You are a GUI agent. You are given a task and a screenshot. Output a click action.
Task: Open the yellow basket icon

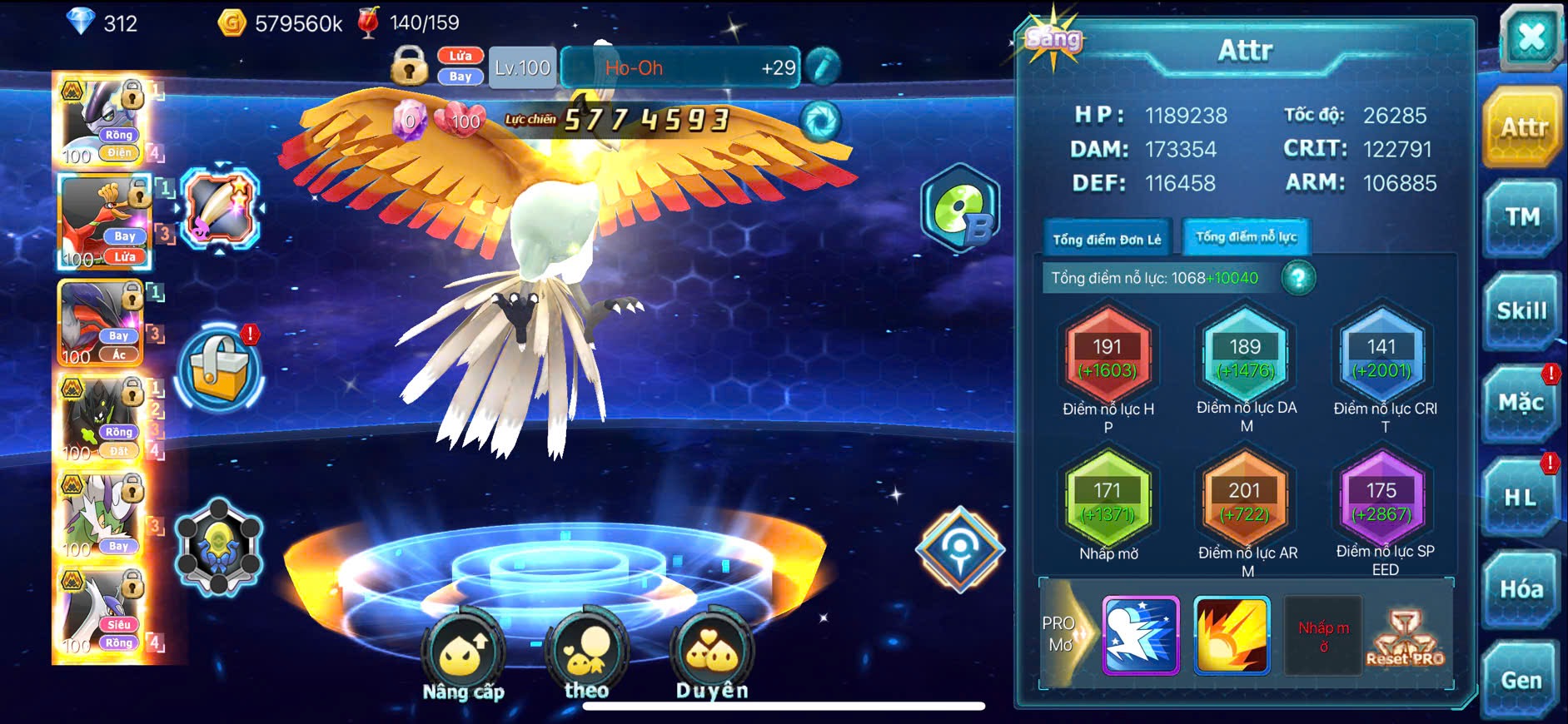(x=221, y=369)
